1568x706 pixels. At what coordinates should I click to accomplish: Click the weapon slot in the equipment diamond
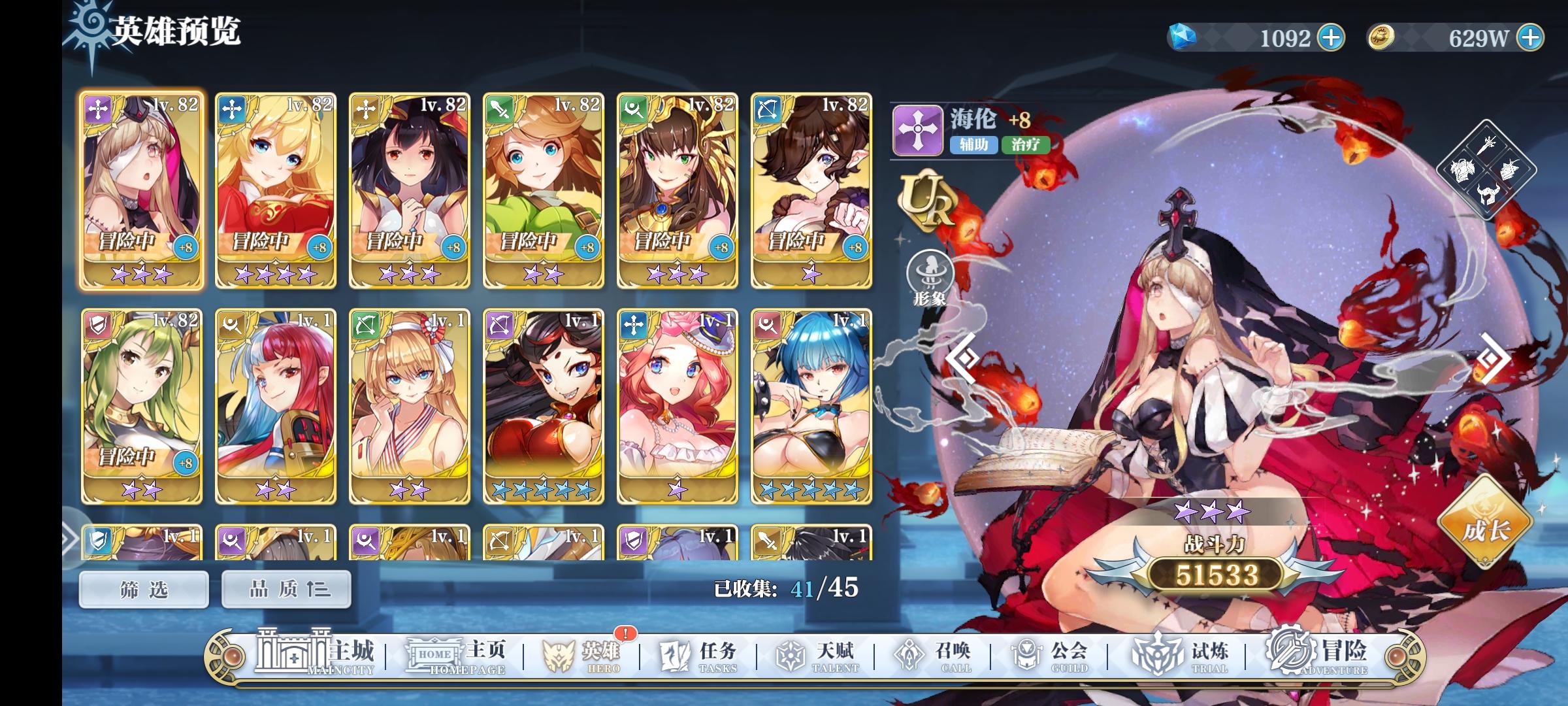click(x=1487, y=146)
